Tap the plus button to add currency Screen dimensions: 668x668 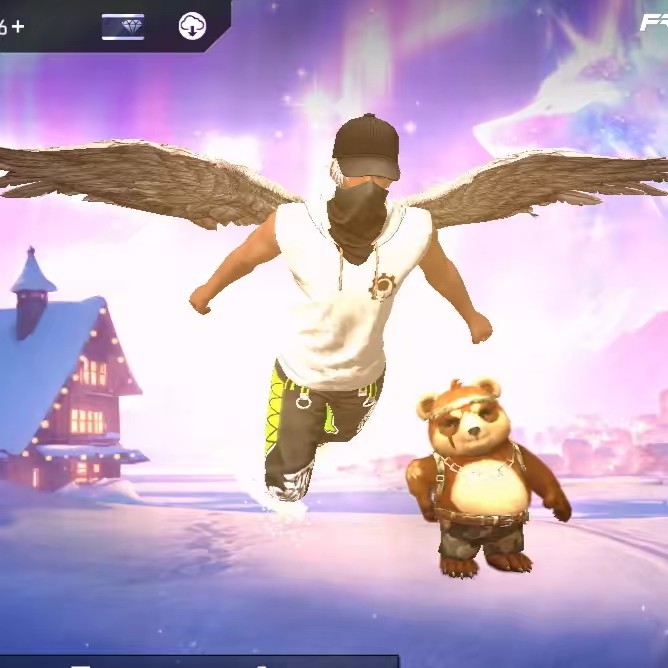(x=18, y=26)
